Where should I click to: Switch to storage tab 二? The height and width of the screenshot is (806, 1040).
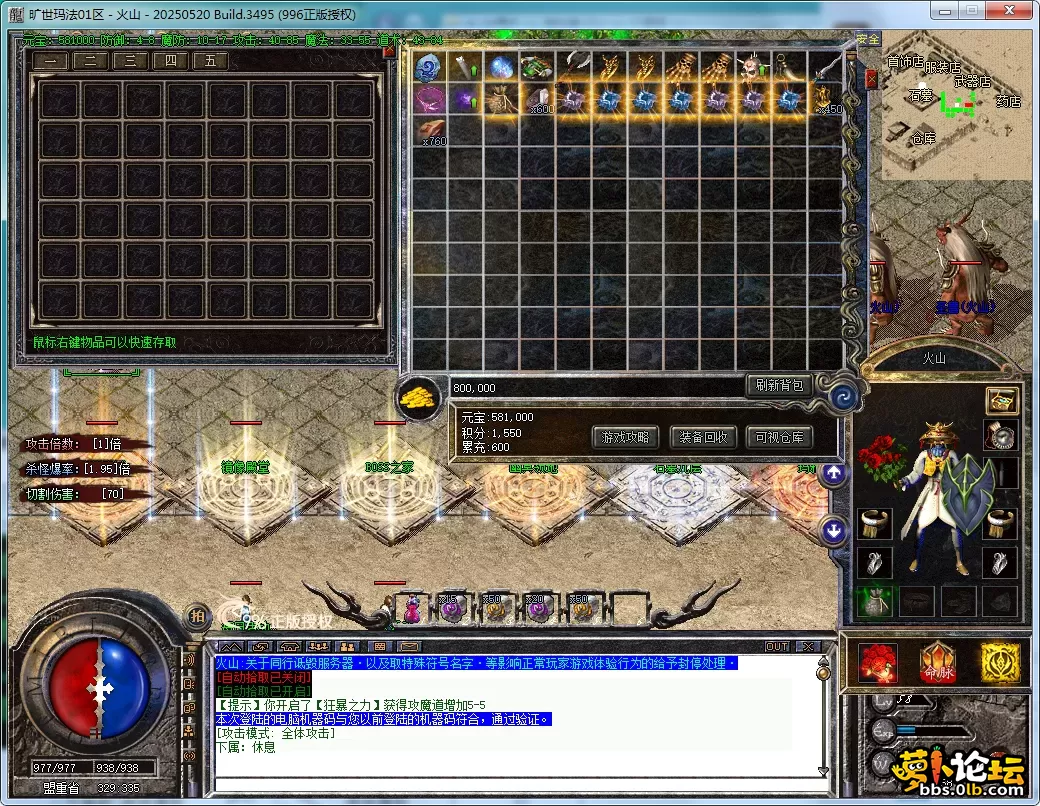click(x=91, y=61)
